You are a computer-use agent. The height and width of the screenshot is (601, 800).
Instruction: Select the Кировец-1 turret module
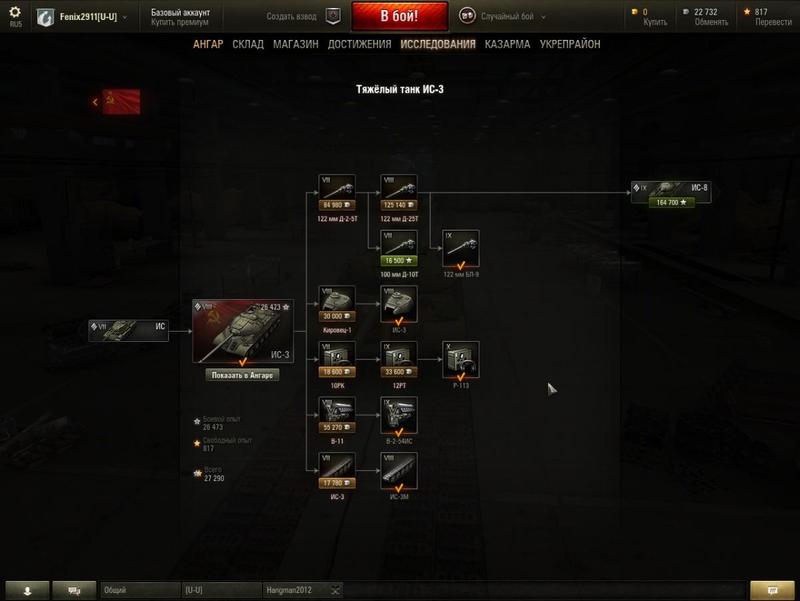pyautogui.click(x=337, y=304)
